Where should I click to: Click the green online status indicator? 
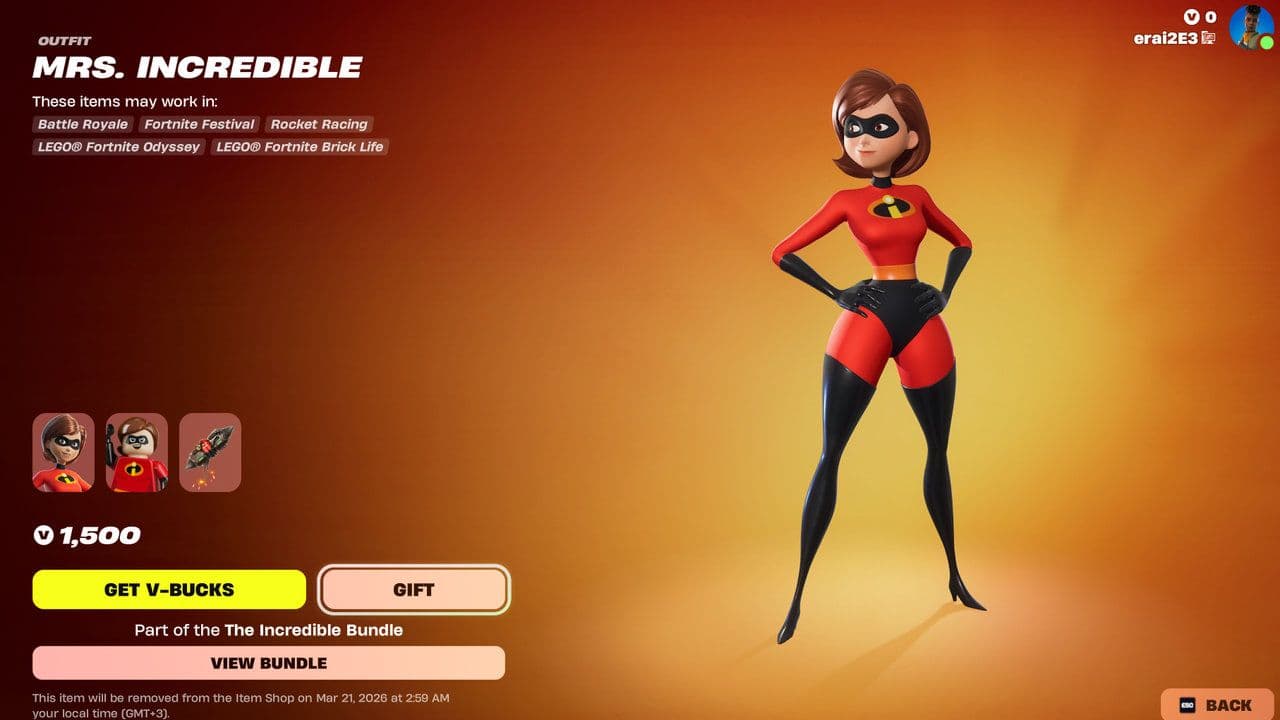[1265, 42]
